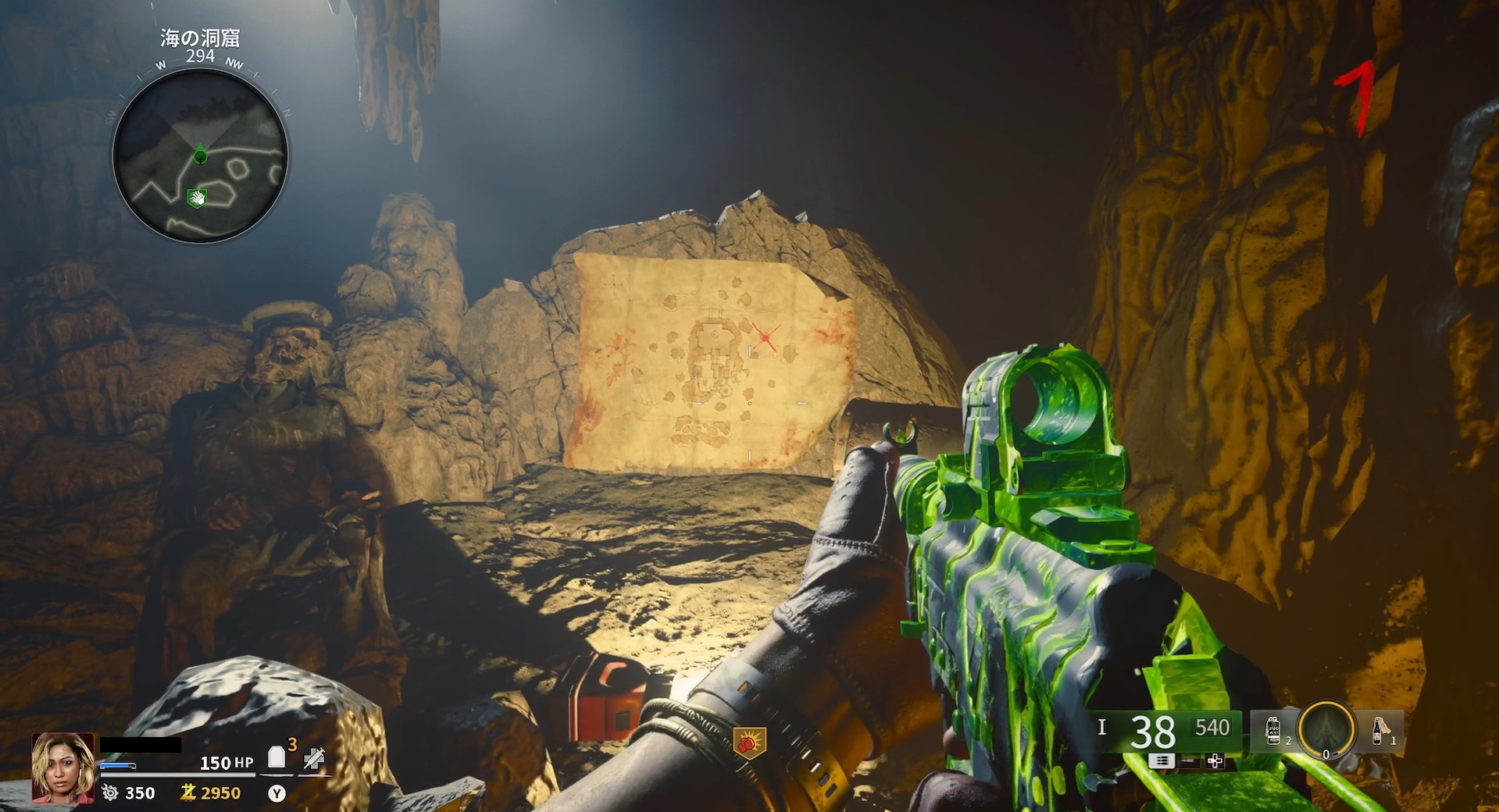The width and height of the screenshot is (1499, 812).
Task: Click the compass heading 294
Action: tap(198, 56)
